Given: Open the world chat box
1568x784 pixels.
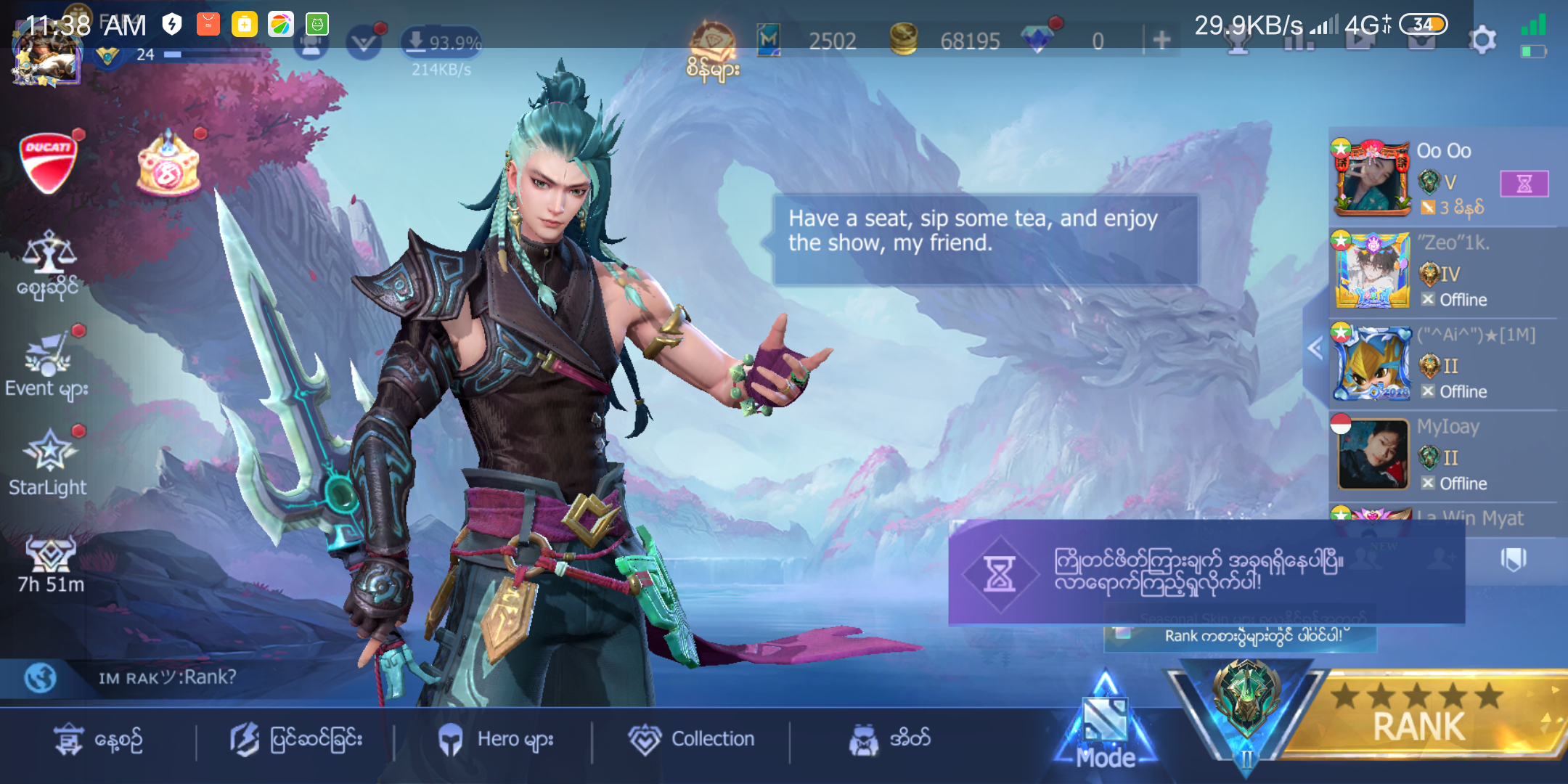Looking at the screenshot, I should click(x=167, y=678).
